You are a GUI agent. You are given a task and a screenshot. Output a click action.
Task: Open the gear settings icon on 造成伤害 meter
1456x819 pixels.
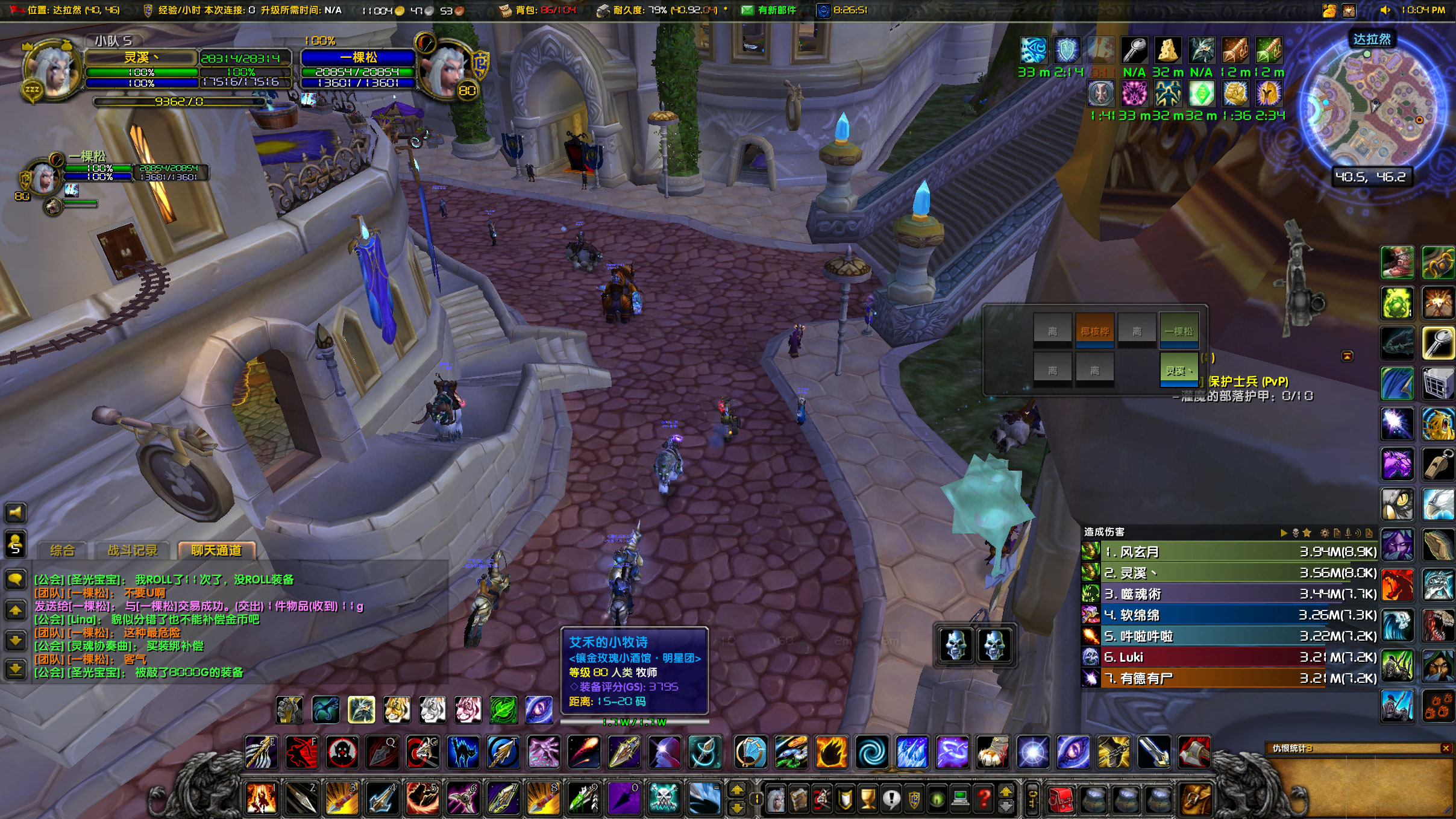(1325, 532)
